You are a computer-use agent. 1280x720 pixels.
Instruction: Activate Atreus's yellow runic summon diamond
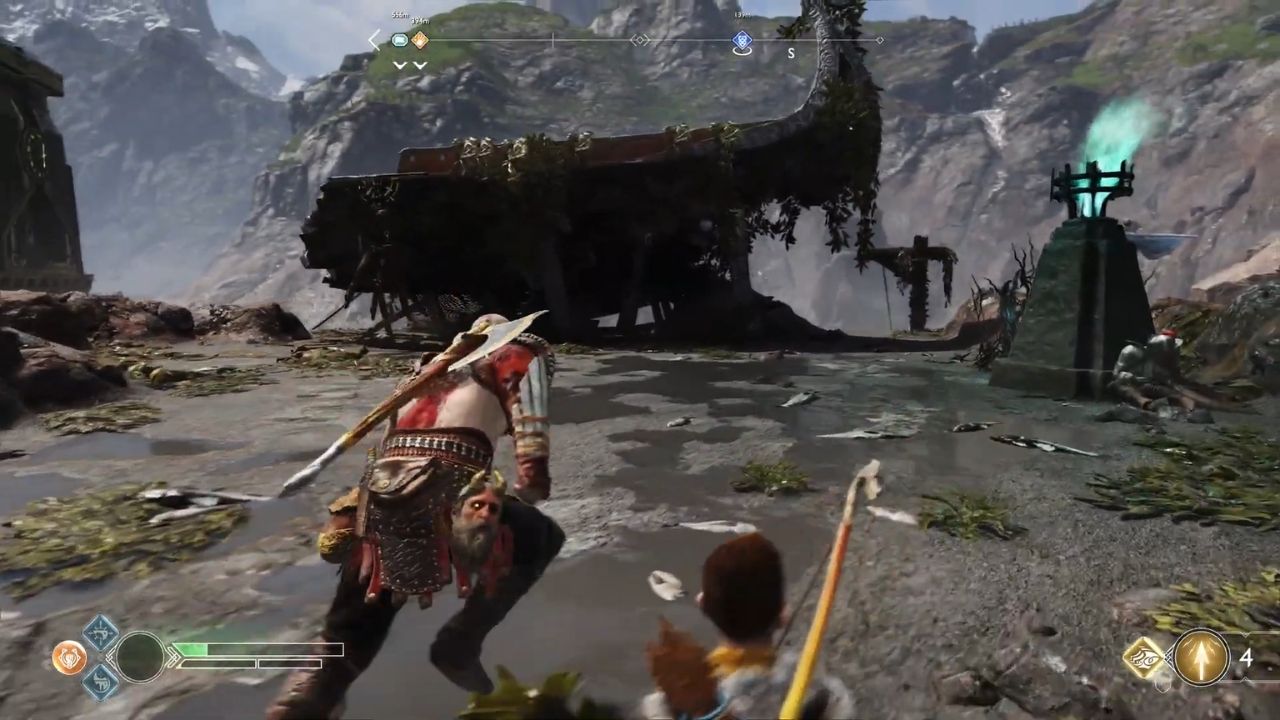1143,657
